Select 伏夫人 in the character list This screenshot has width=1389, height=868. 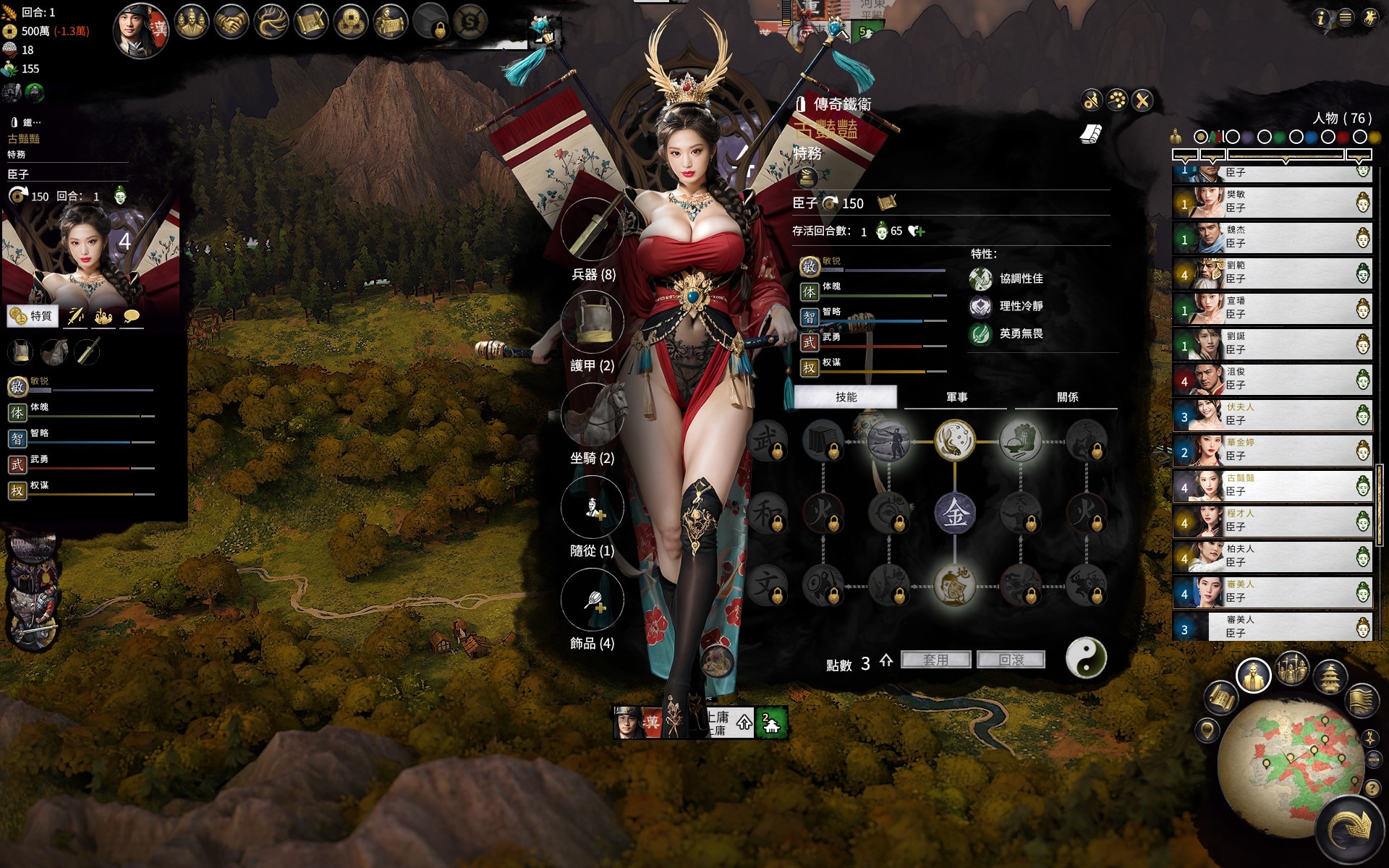(x=1272, y=415)
